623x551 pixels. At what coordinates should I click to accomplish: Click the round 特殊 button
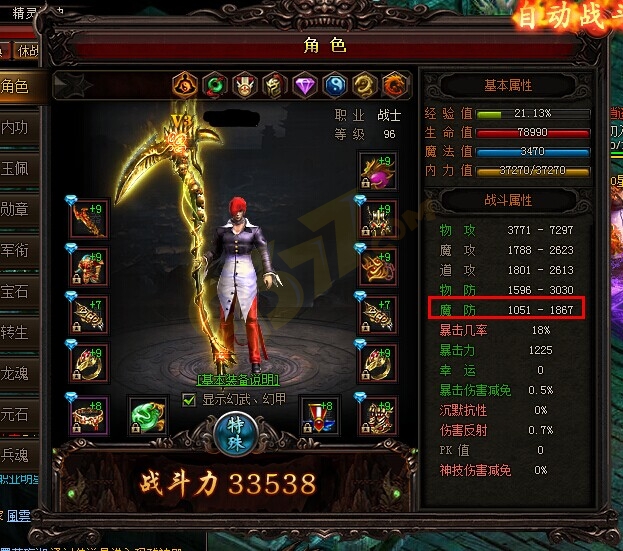[x=237, y=432]
